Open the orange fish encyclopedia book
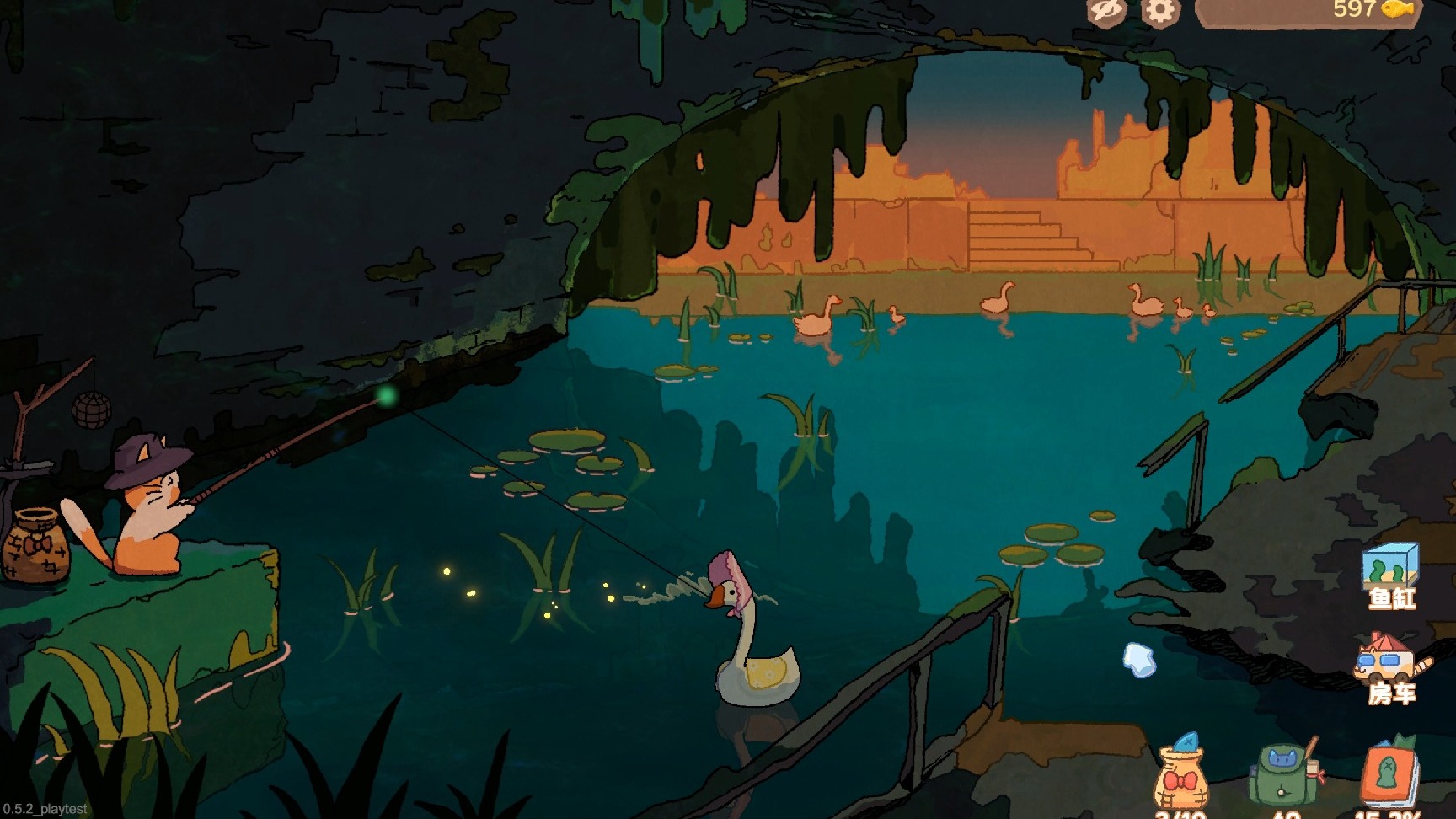The image size is (1456, 819). (1389, 775)
